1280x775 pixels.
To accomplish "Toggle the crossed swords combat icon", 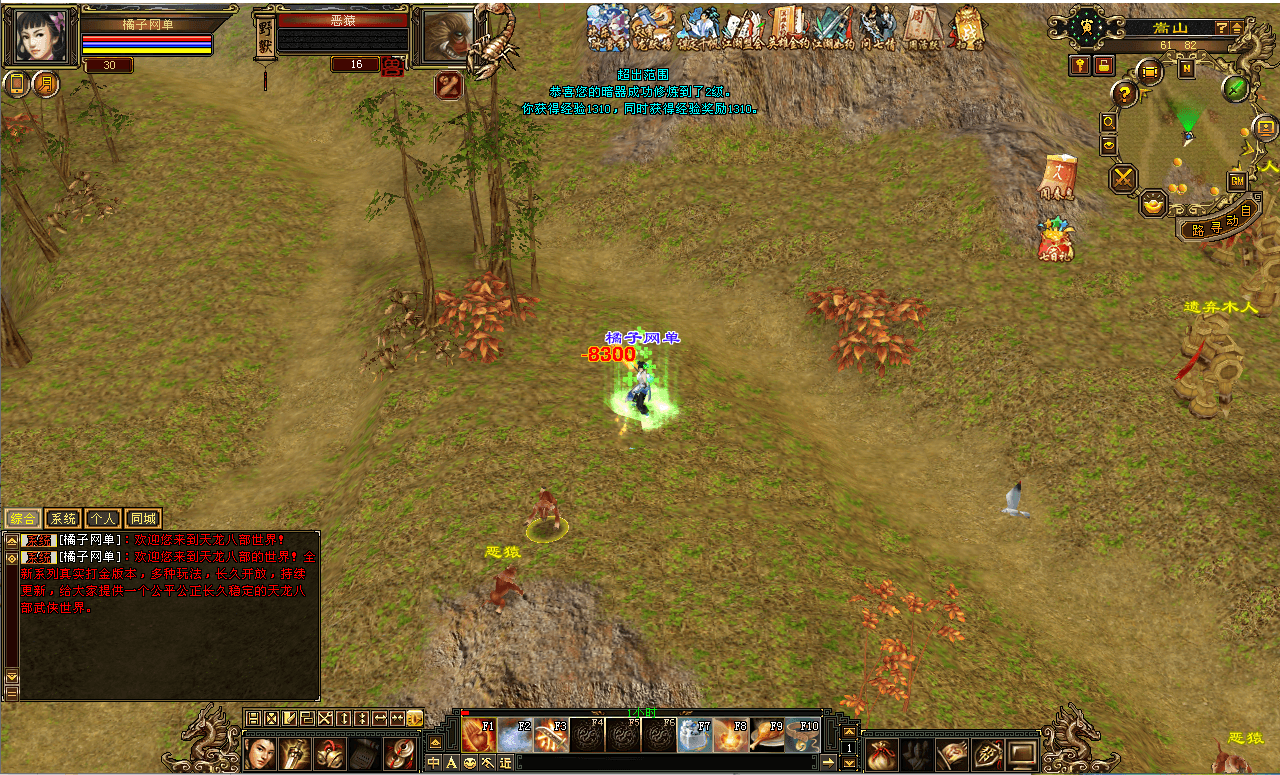I will coord(1124,179).
